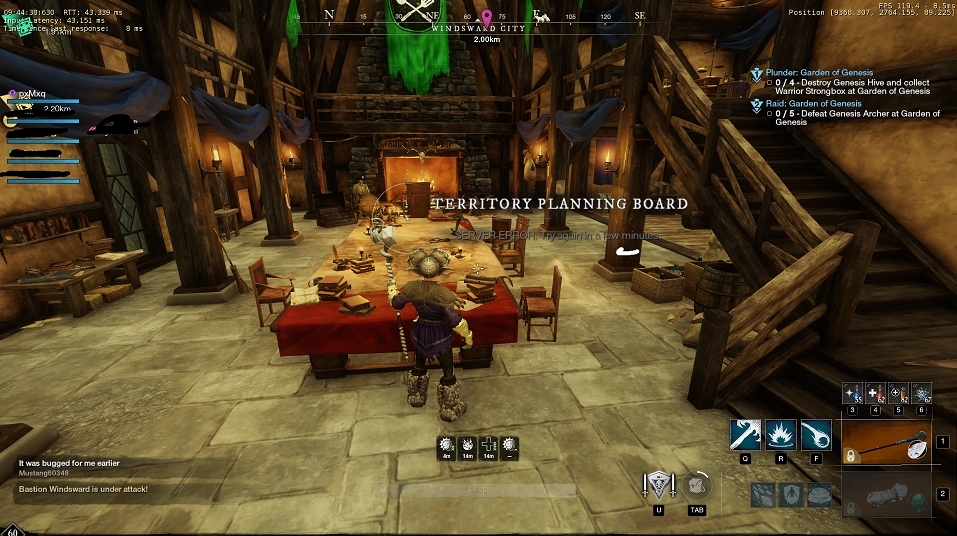The width and height of the screenshot is (957, 536).
Task: Switch to the secondary gauntlet weapon slot
Action: click(886, 493)
